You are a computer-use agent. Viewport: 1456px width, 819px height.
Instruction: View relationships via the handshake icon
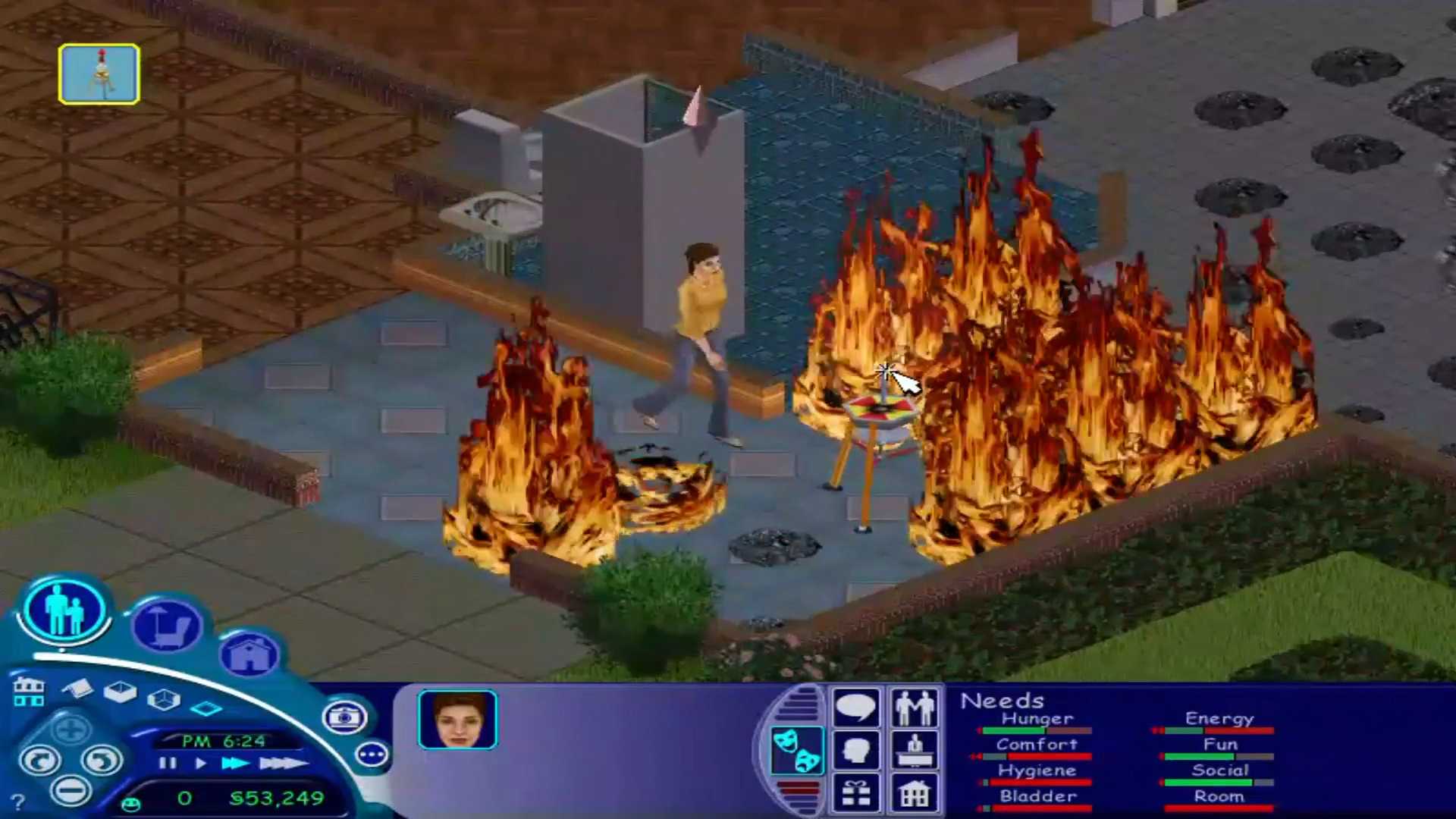click(915, 707)
